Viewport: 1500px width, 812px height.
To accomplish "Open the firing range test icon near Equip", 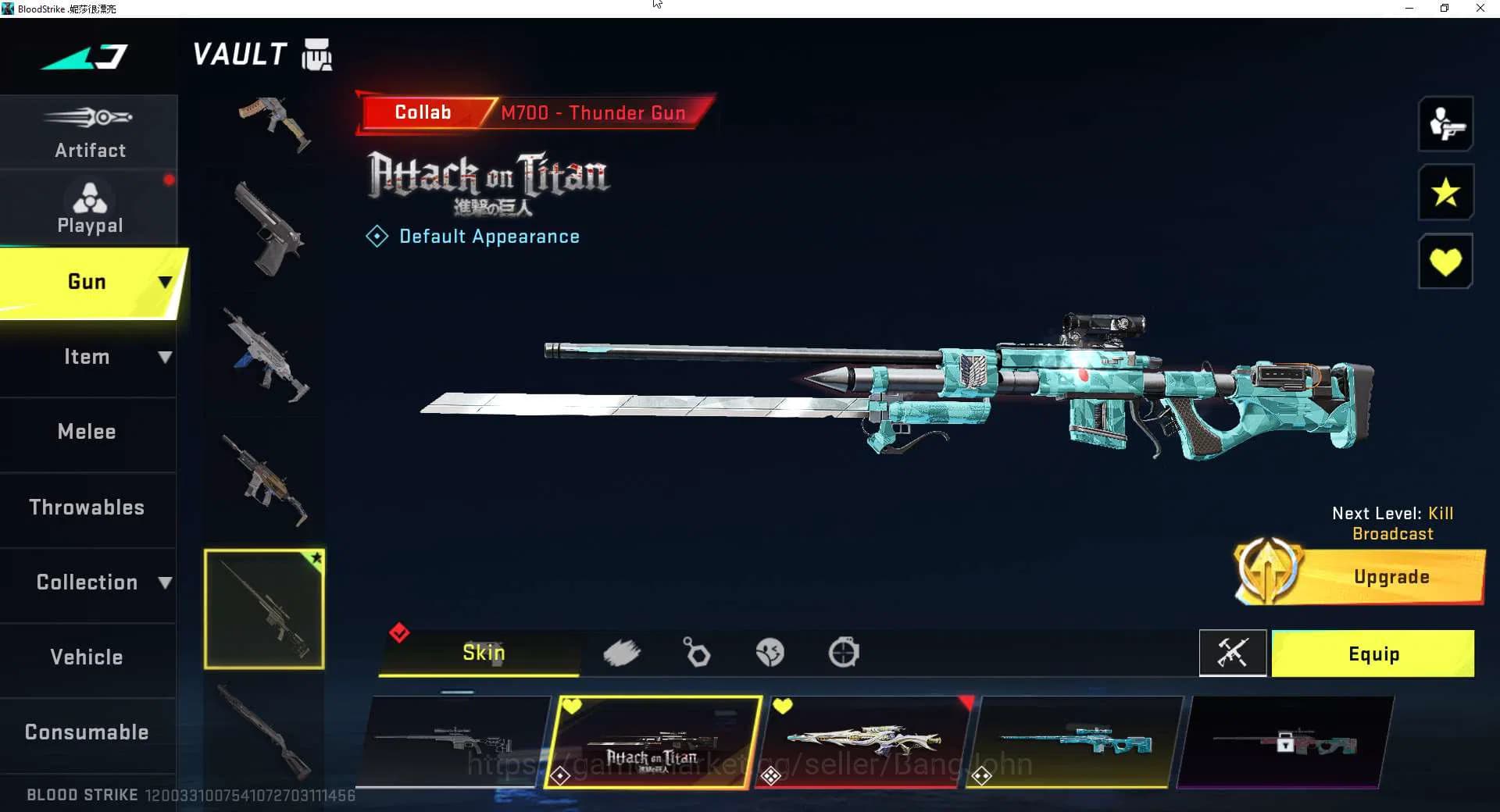I will (x=1233, y=654).
